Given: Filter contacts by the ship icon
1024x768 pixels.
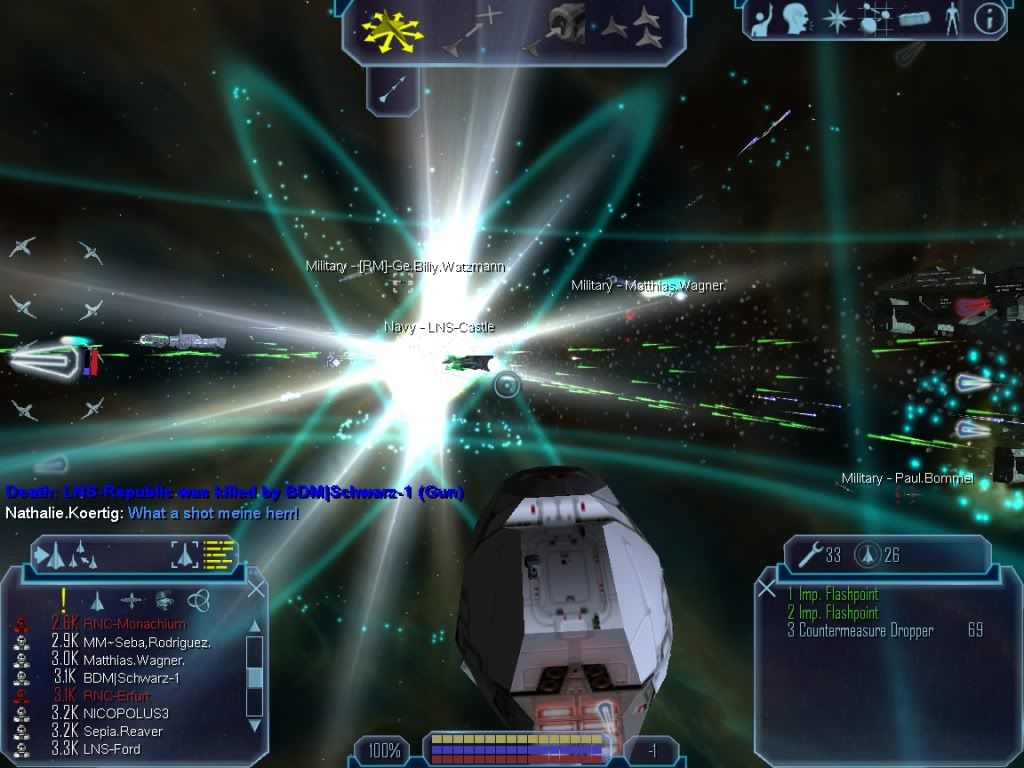Looking at the screenshot, I should tap(98, 600).
